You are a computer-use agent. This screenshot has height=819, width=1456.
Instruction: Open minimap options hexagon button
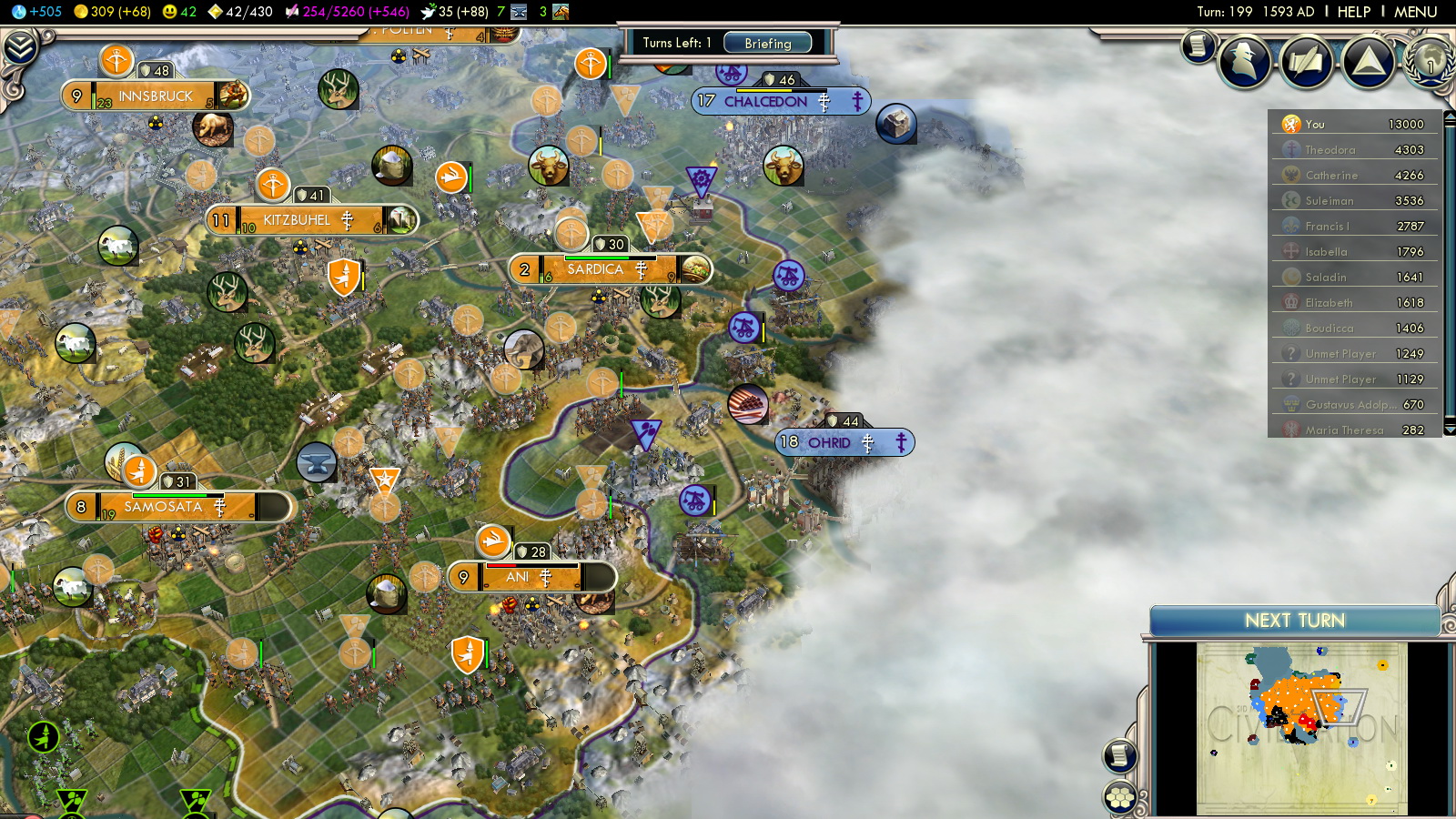point(1119,798)
